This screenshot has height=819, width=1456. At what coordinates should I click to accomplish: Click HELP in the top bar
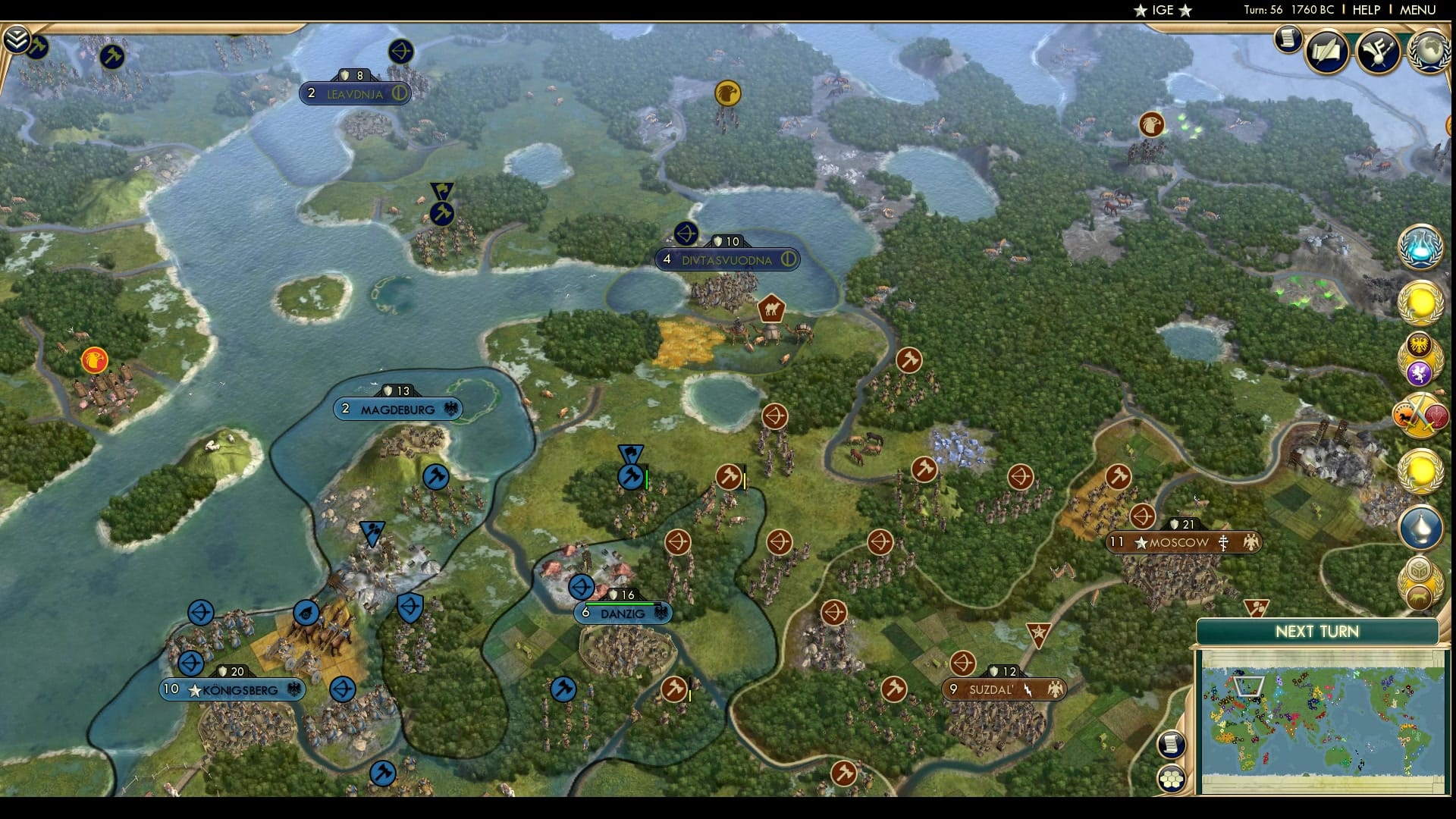point(1365,11)
